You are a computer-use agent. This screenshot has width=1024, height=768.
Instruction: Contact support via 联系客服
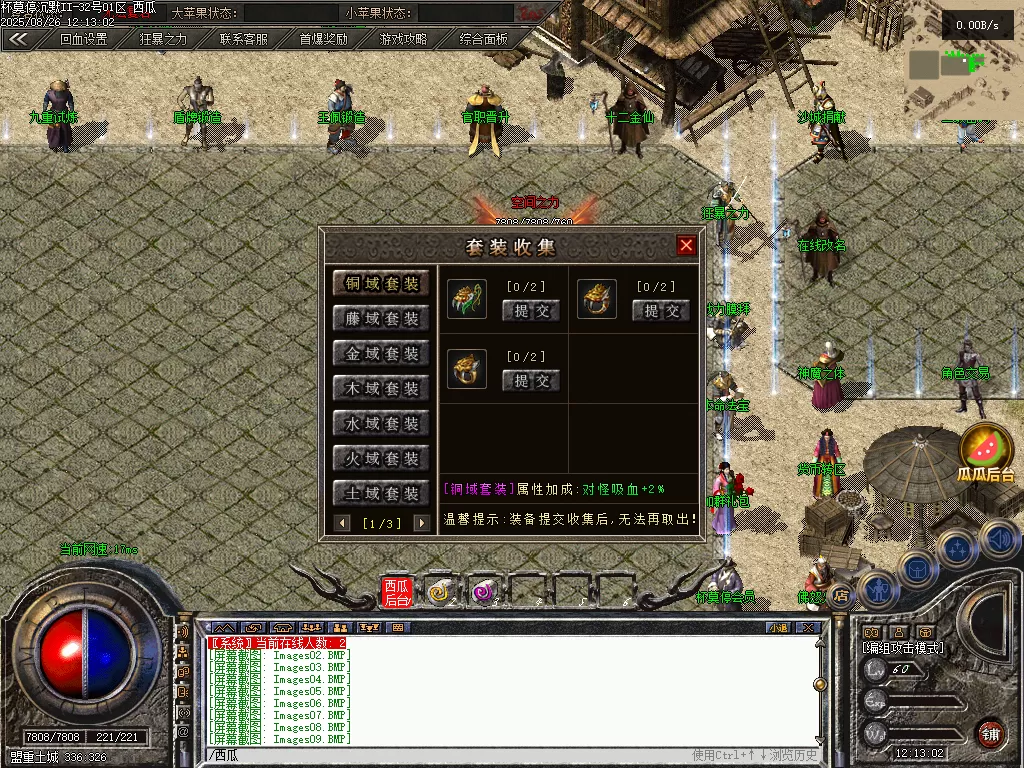click(x=244, y=40)
